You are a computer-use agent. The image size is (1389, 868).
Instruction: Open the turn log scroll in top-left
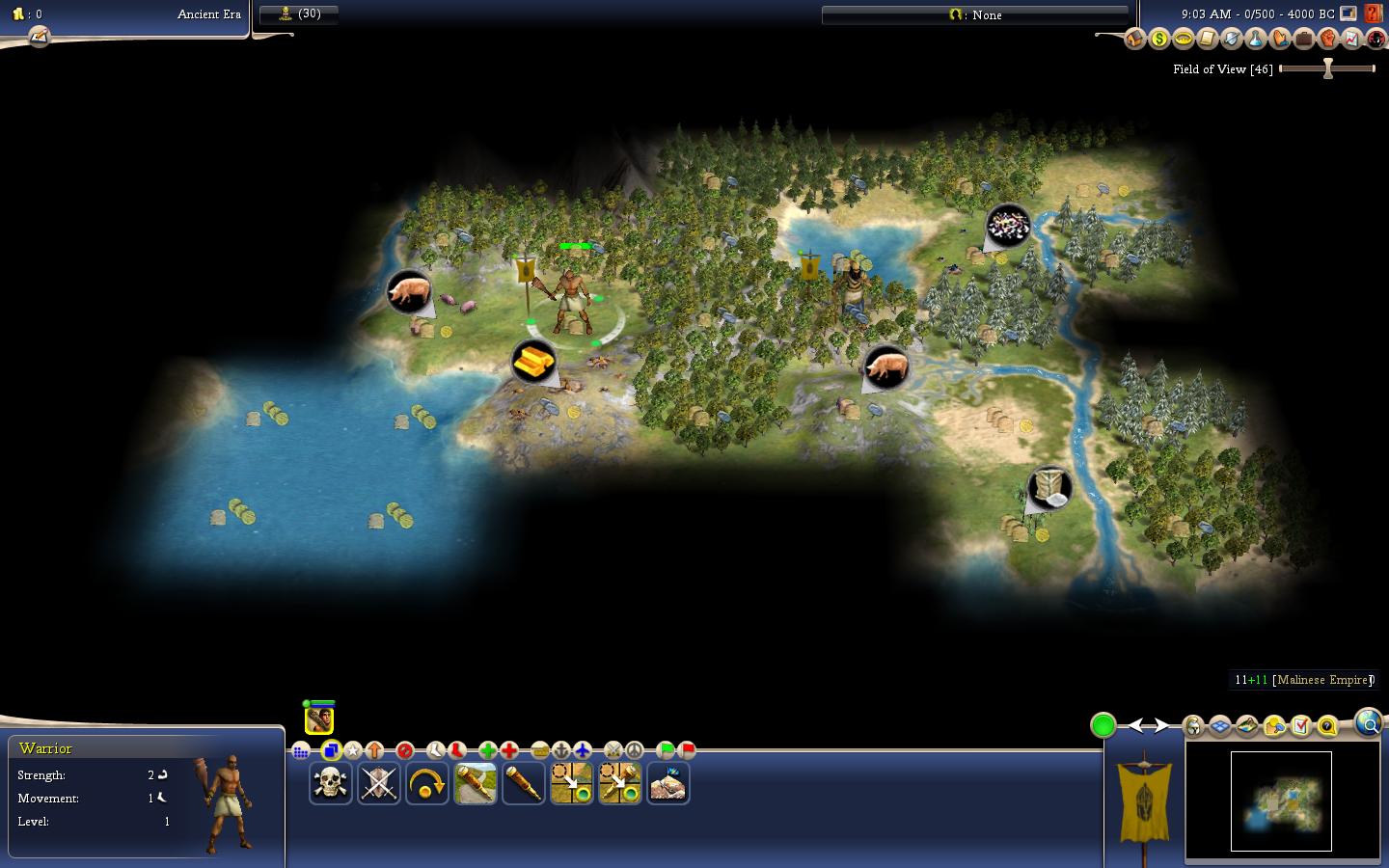39,38
